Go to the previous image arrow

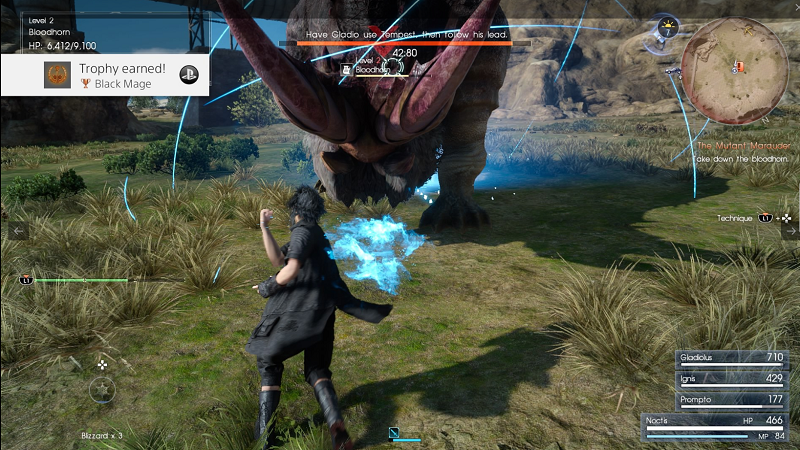[x=18, y=231]
